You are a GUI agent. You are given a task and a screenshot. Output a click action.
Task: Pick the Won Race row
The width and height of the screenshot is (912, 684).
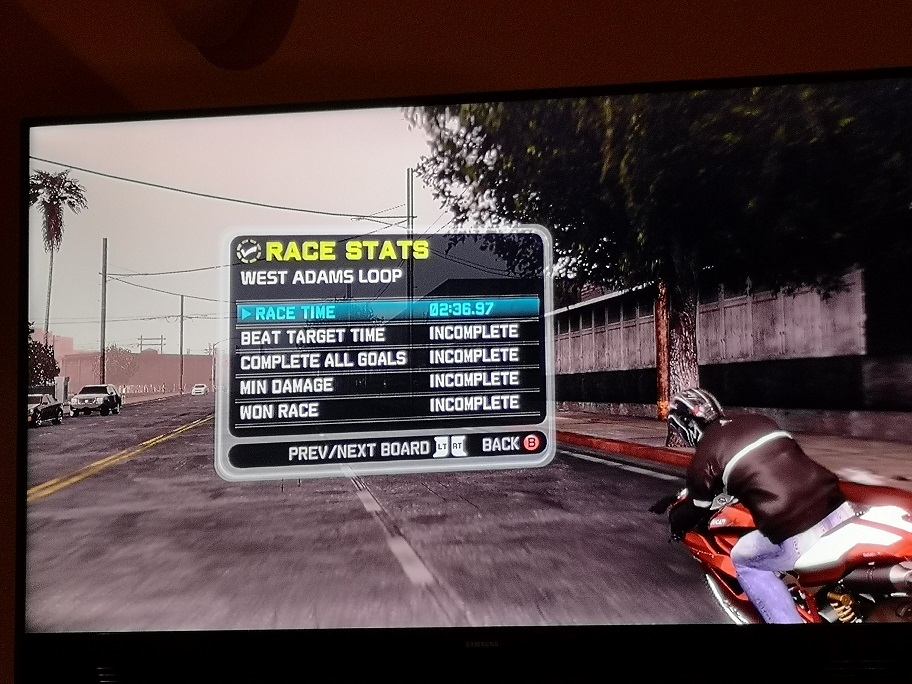388,407
